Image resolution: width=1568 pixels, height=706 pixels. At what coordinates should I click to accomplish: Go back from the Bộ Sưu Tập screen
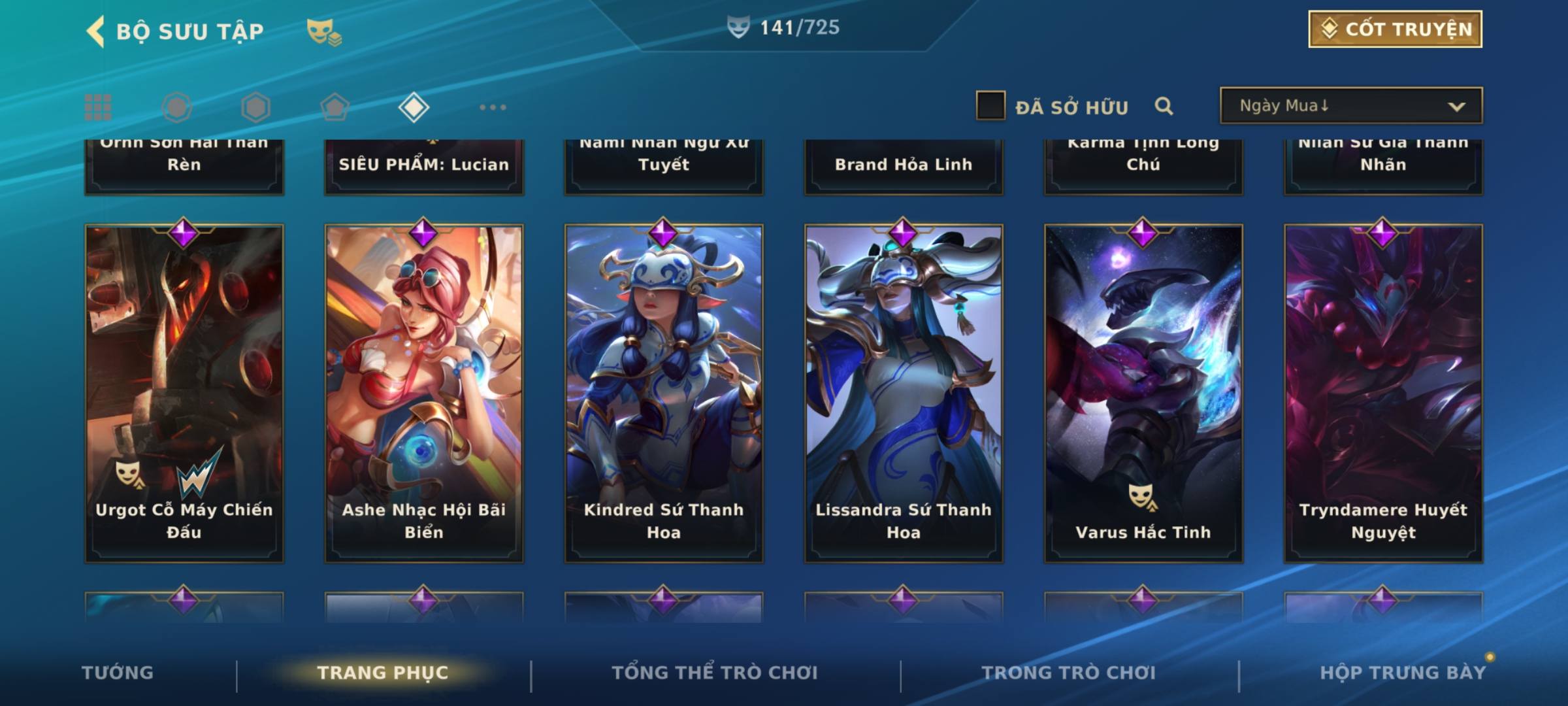coord(95,31)
